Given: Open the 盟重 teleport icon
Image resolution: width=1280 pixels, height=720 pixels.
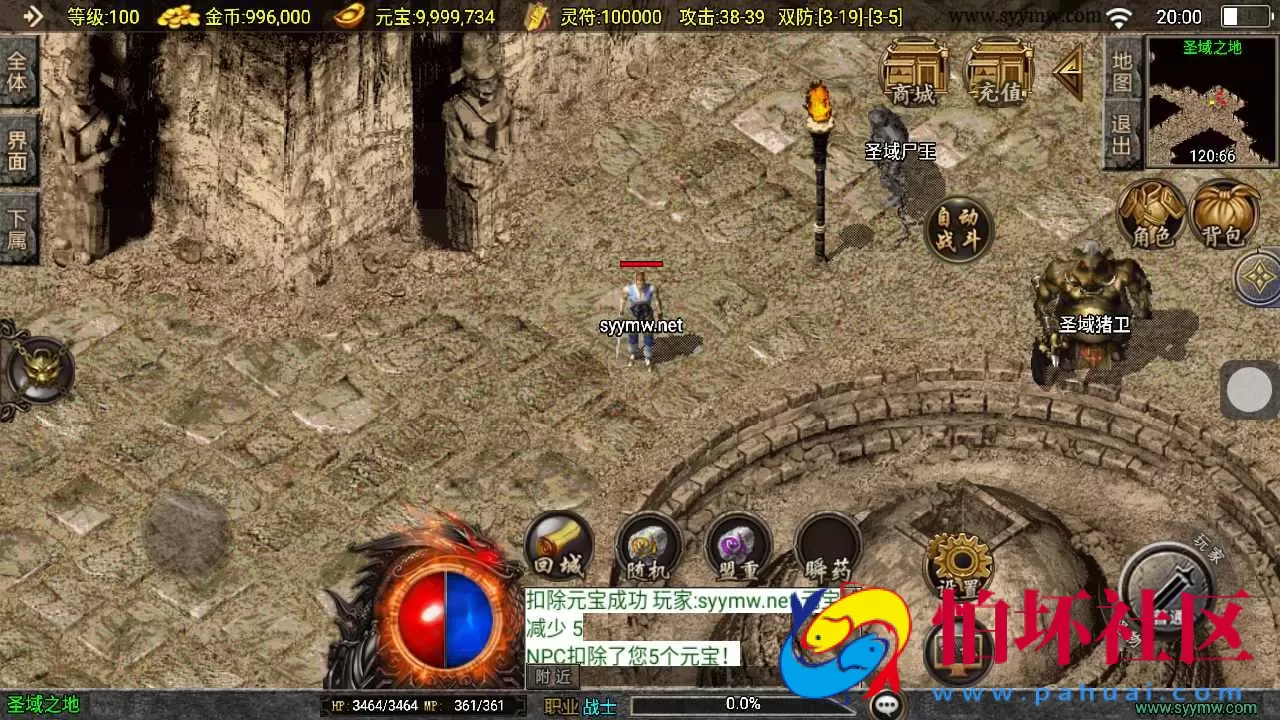Looking at the screenshot, I should click(738, 548).
